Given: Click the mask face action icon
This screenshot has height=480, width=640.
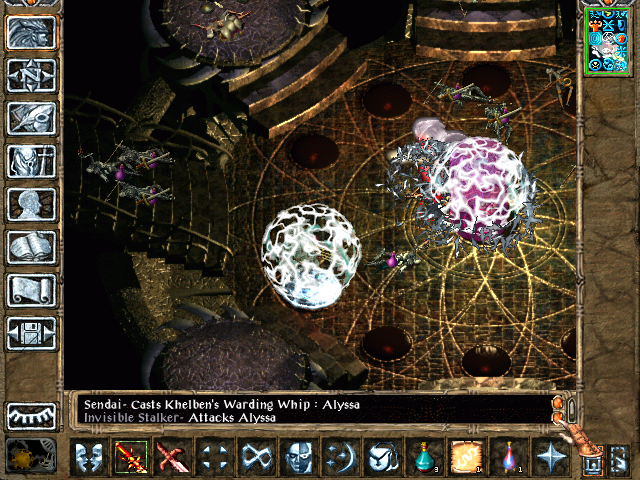Looking at the screenshot, I should tap(298, 458).
